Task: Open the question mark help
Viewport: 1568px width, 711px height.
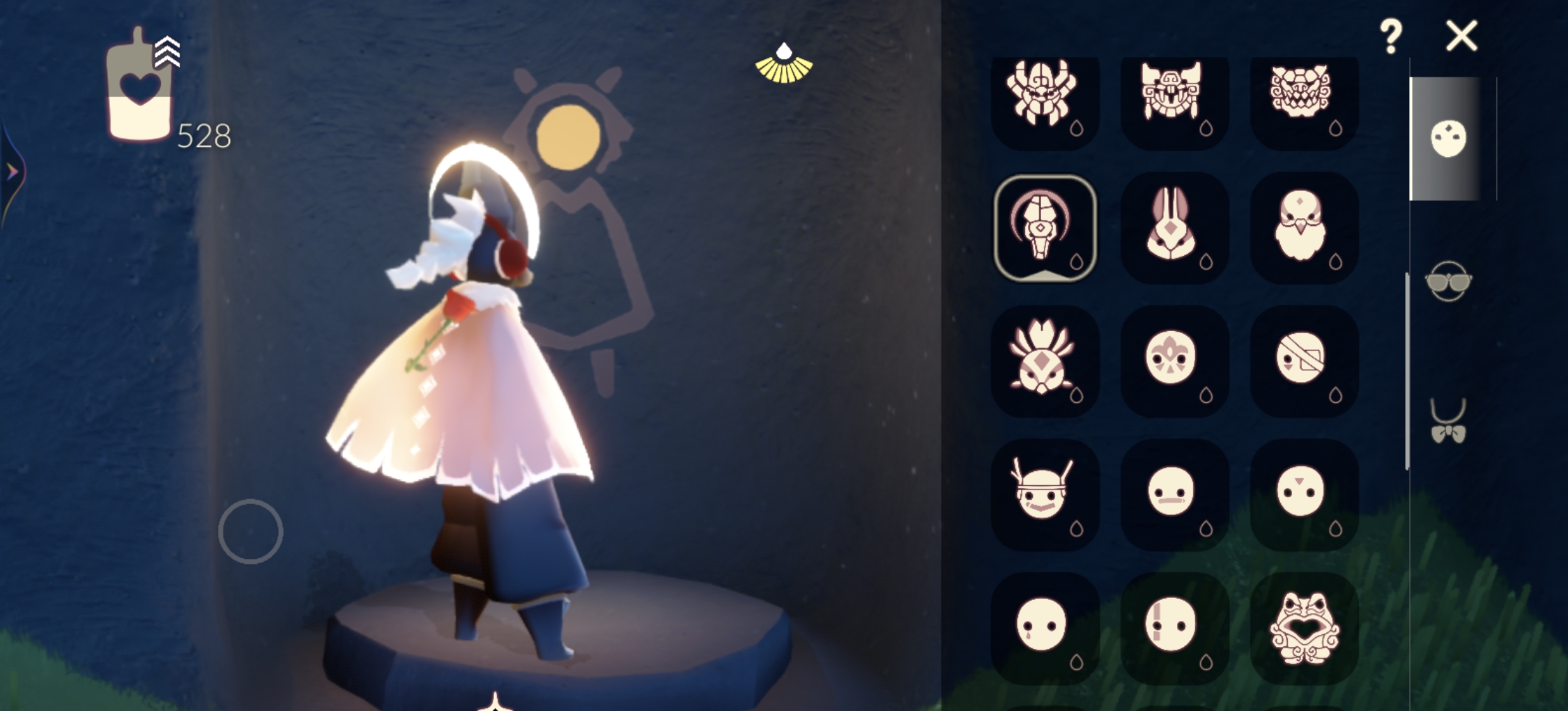Action: (1390, 36)
